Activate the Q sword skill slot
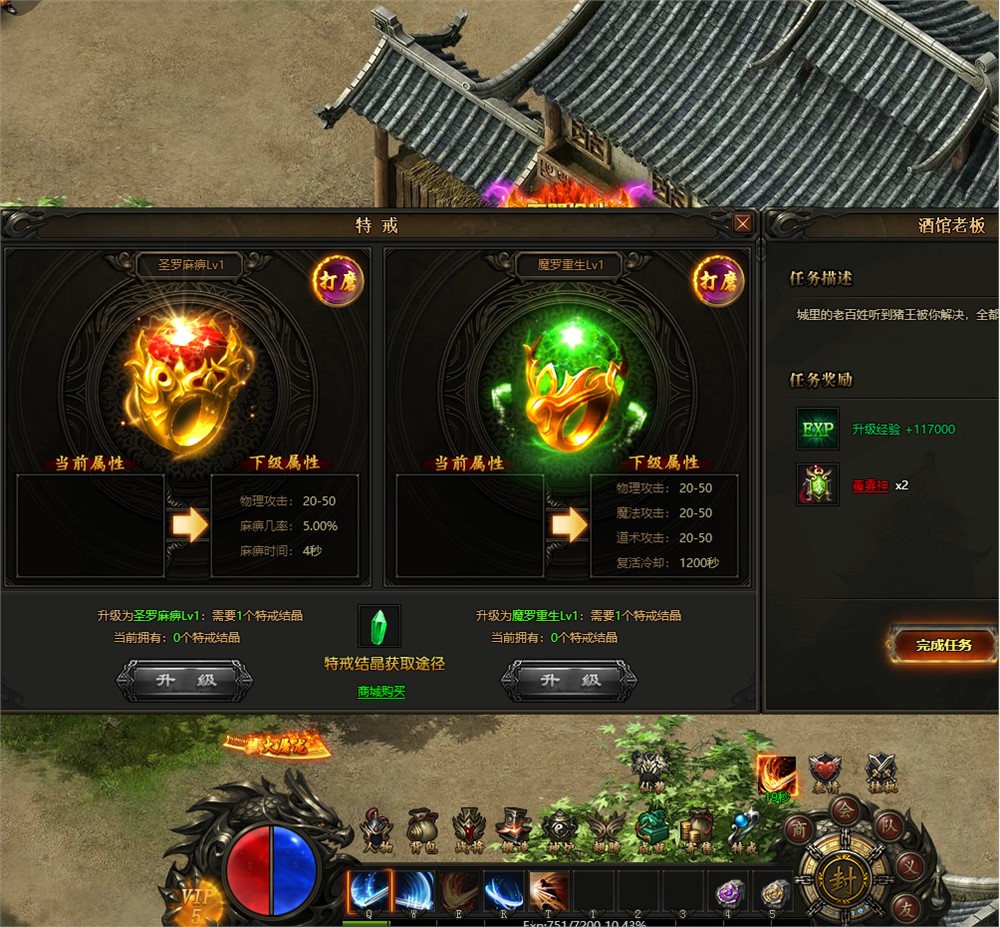The width and height of the screenshot is (1000, 927). 368,890
